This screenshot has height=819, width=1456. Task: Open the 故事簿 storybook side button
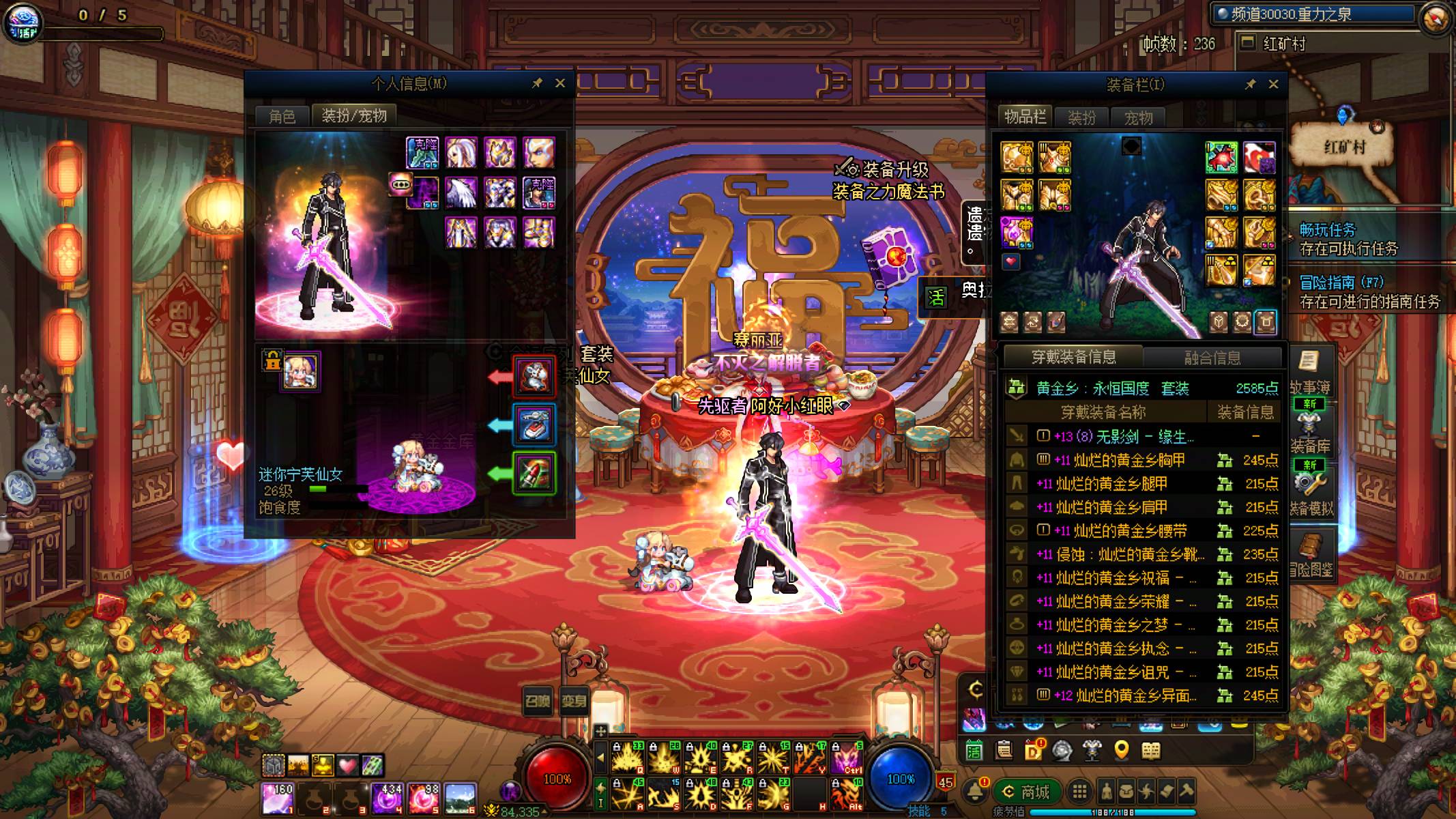click(x=1309, y=372)
